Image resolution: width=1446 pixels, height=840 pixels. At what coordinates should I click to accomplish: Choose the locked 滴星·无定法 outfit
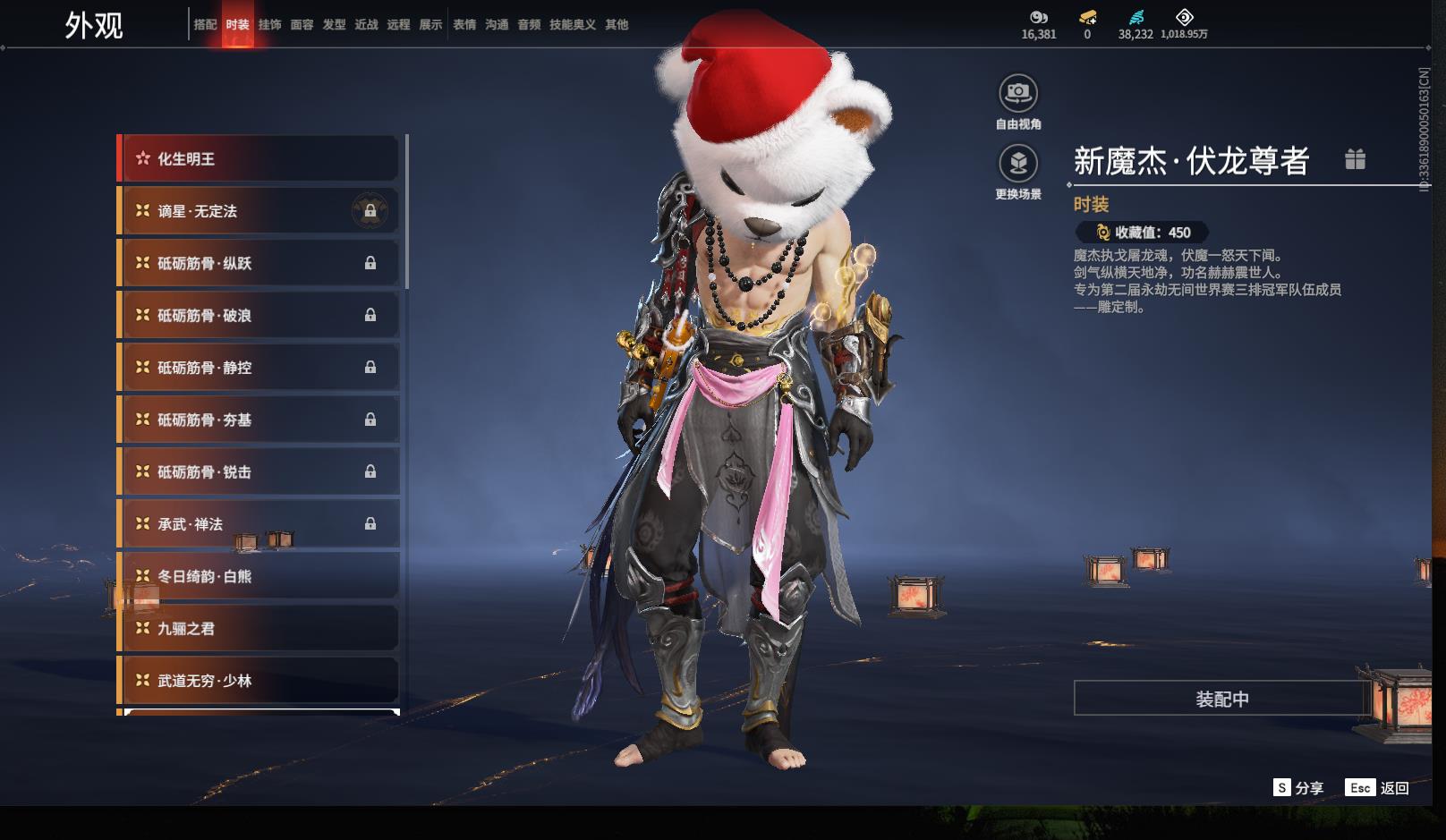[259, 211]
